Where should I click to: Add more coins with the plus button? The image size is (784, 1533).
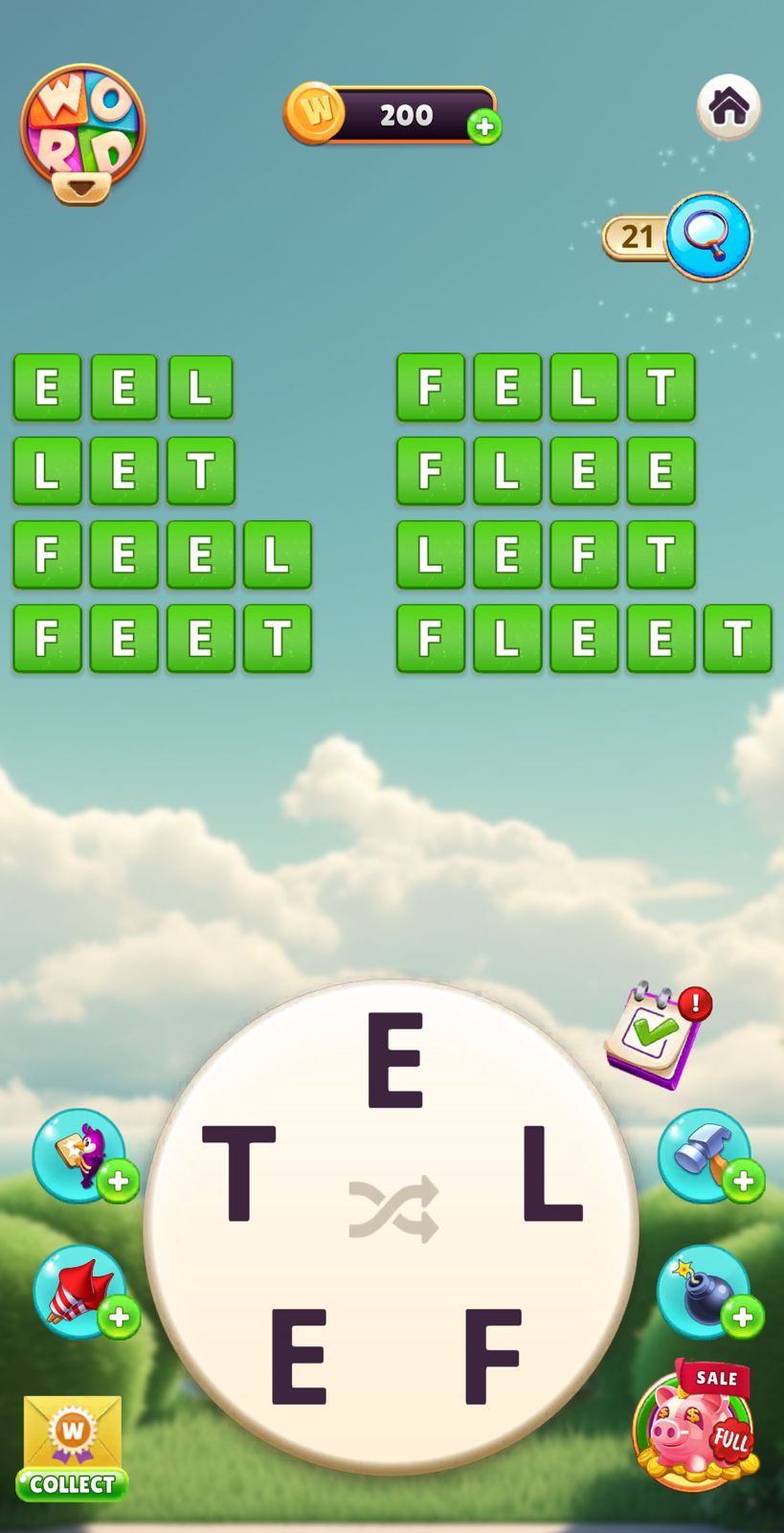tap(484, 126)
